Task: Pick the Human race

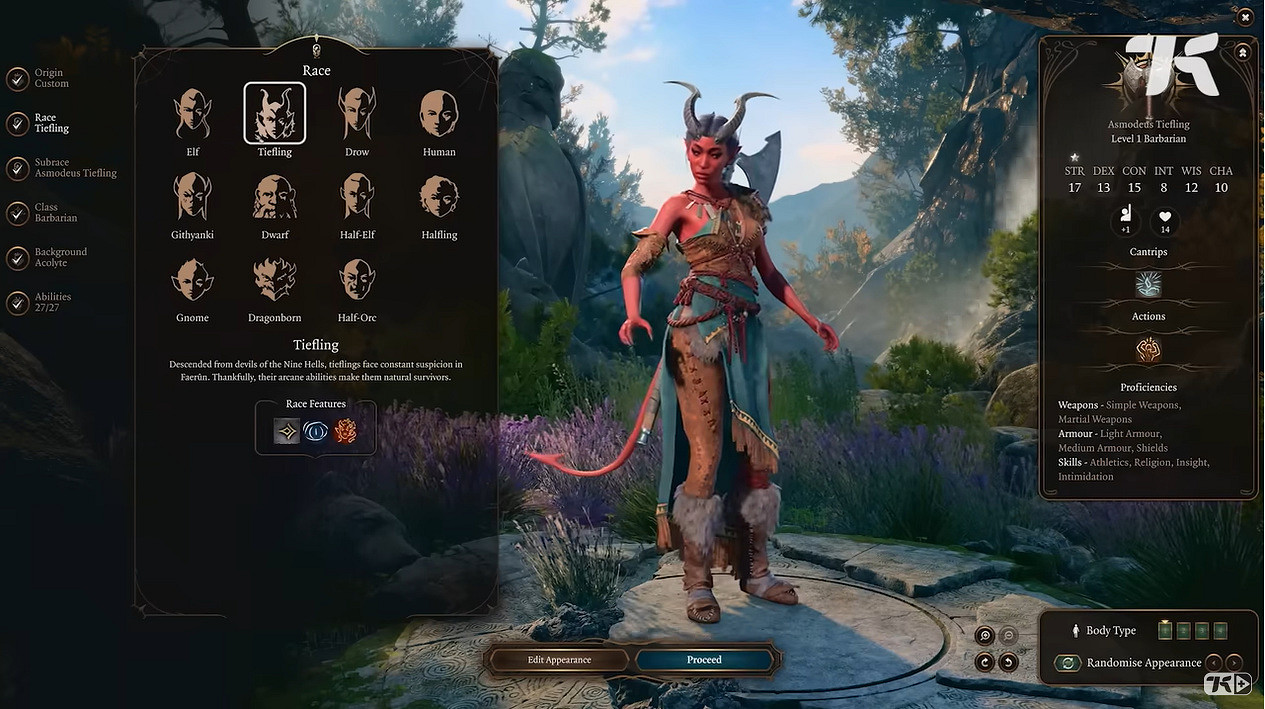Action: click(x=439, y=114)
